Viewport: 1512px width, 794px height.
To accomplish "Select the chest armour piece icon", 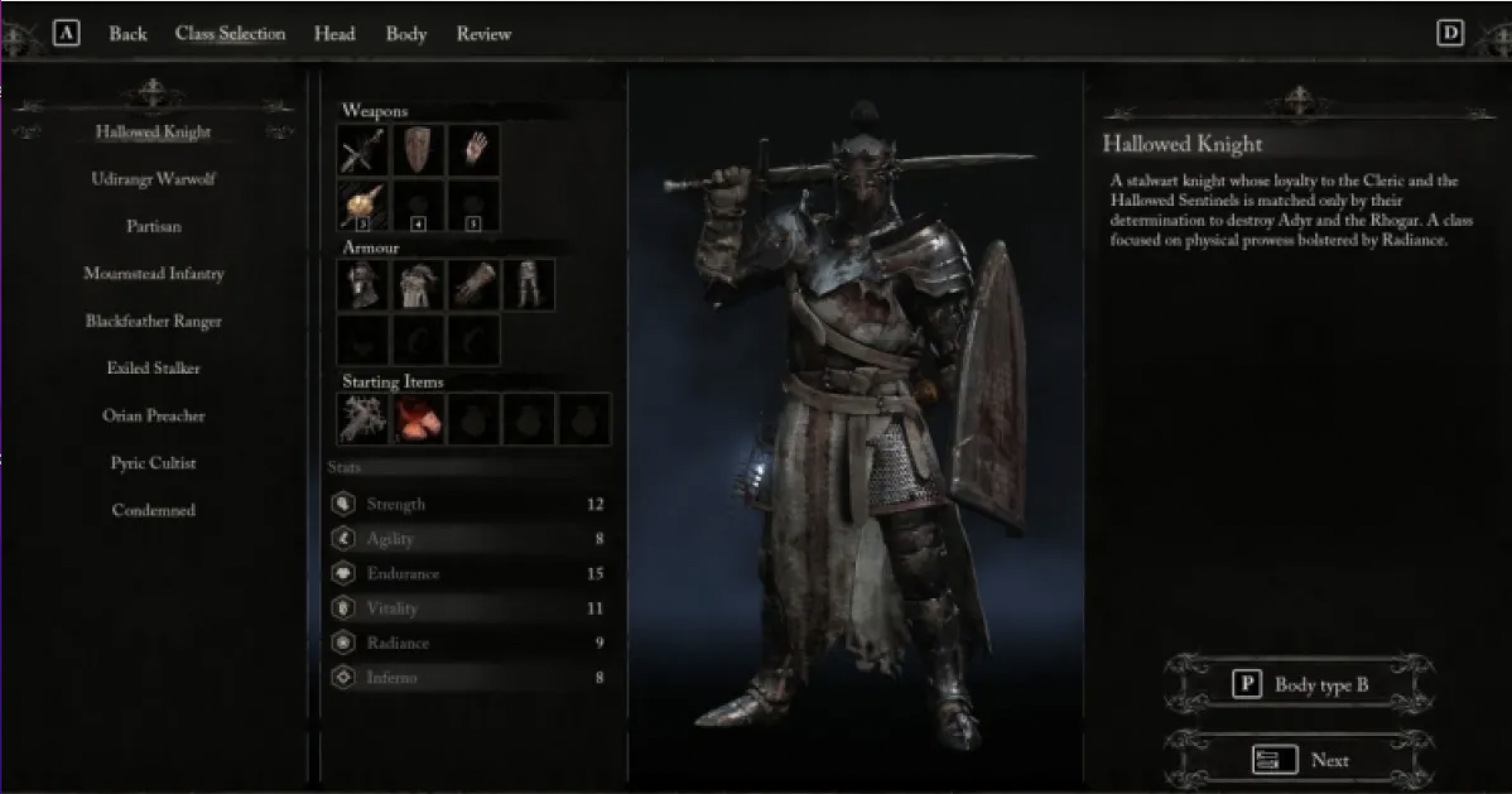I will [x=418, y=285].
